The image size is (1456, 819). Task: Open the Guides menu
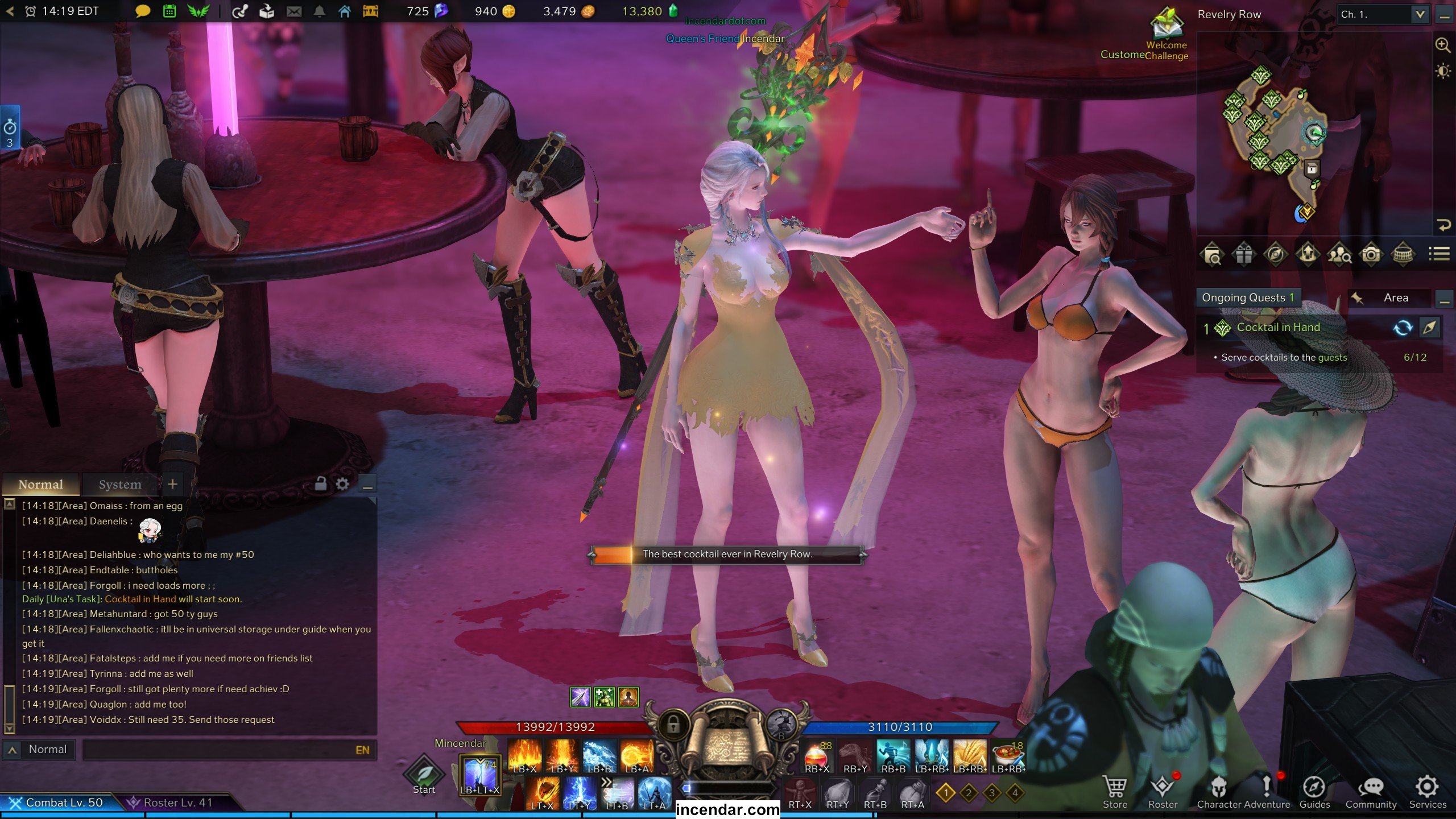[1314, 792]
